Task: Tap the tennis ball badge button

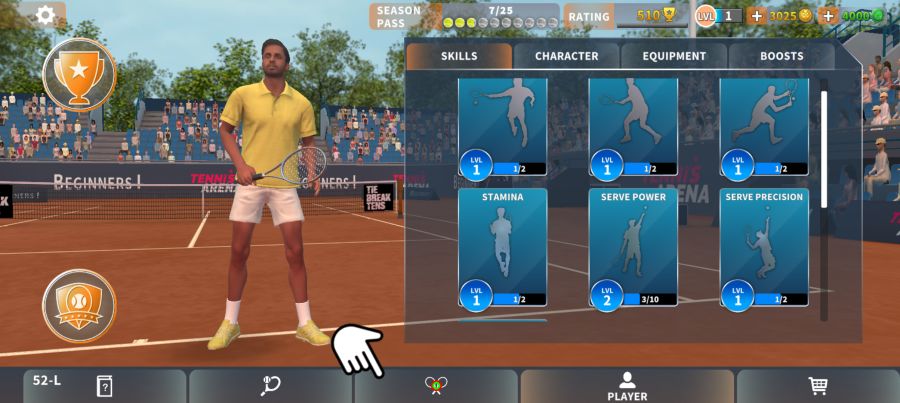Action: point(79,305)
